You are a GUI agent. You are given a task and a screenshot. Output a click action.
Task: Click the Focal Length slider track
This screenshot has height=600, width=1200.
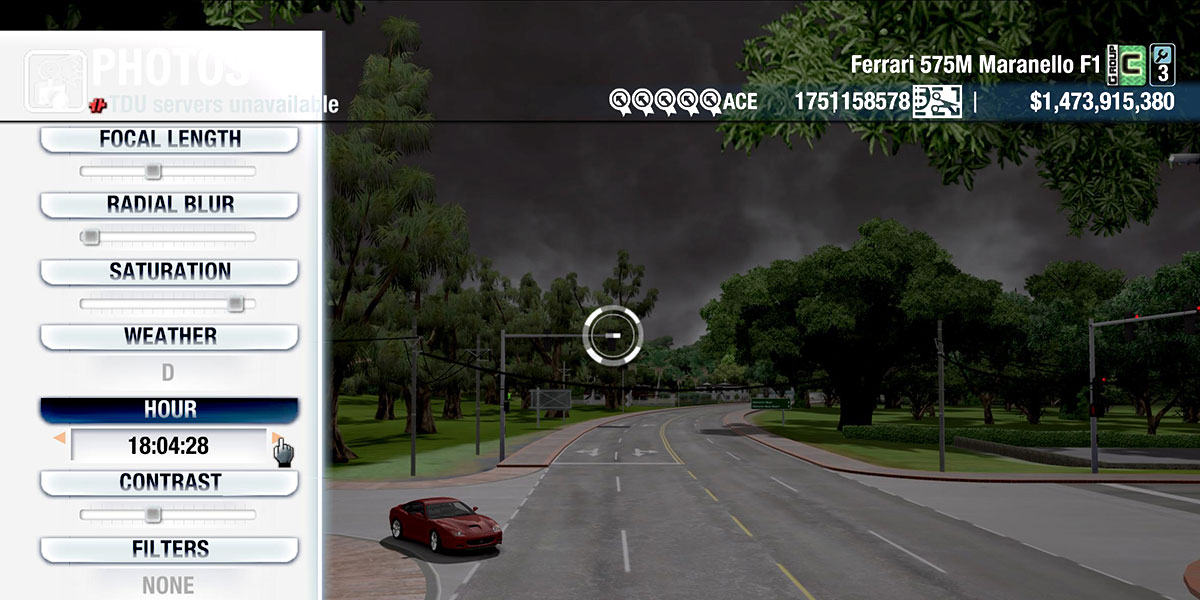click(168, 172)
